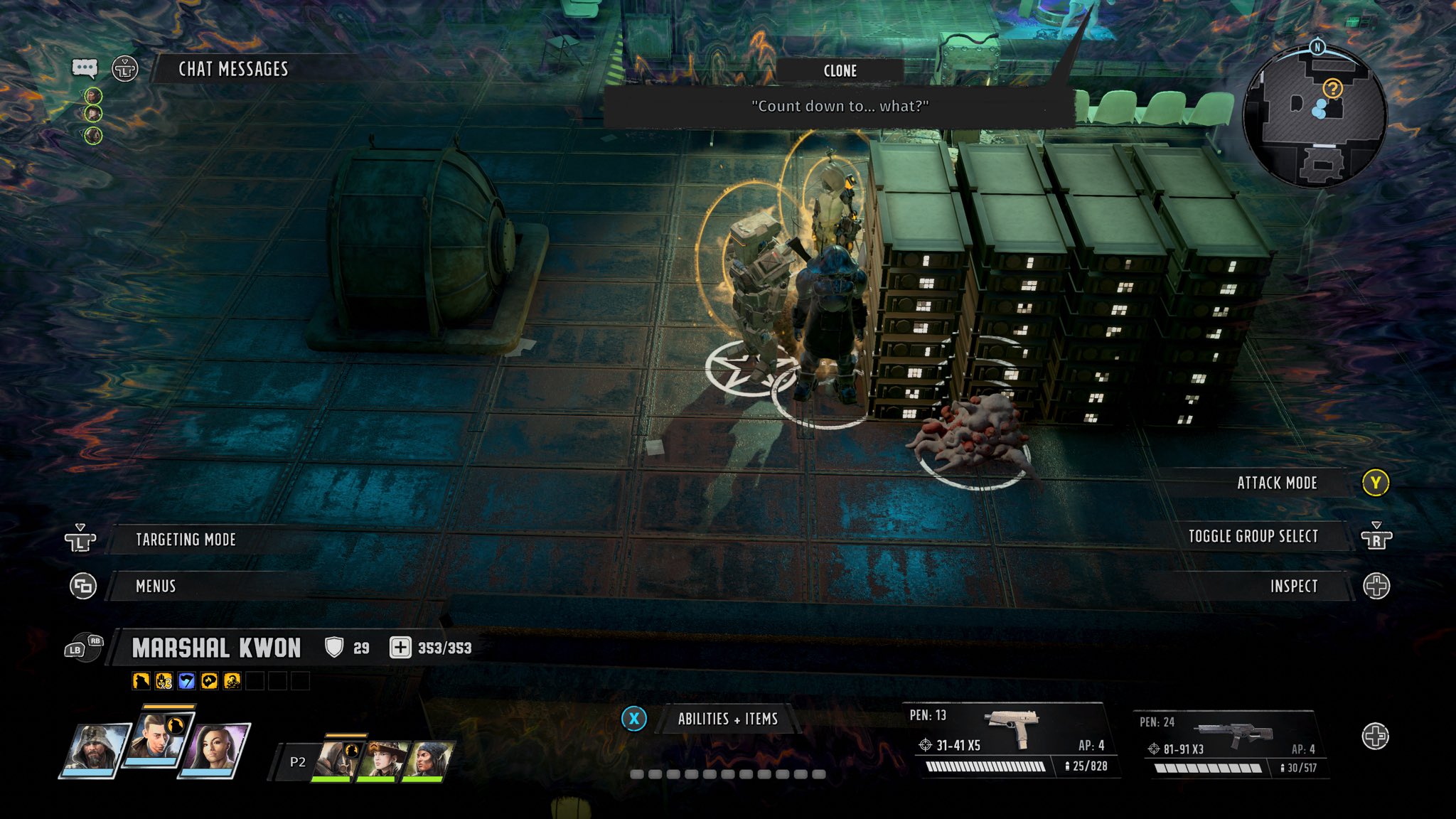This screenshot has width=1456, height=819.
Task: Choose the dark-haired woman squad portrait
Action: pyautogui.click(x=213, y=749)
